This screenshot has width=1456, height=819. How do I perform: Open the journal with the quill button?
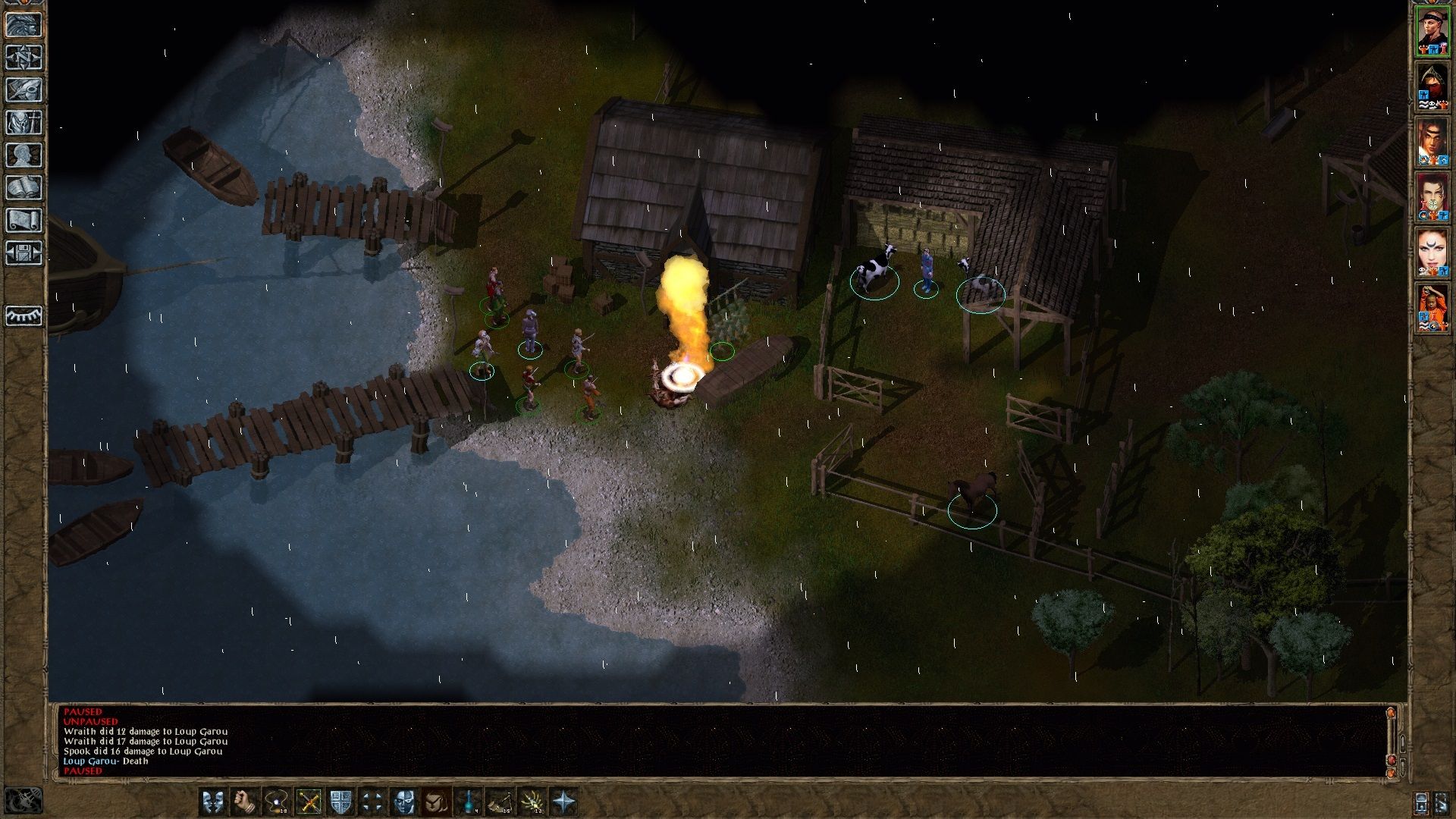[x=24, y=90]
